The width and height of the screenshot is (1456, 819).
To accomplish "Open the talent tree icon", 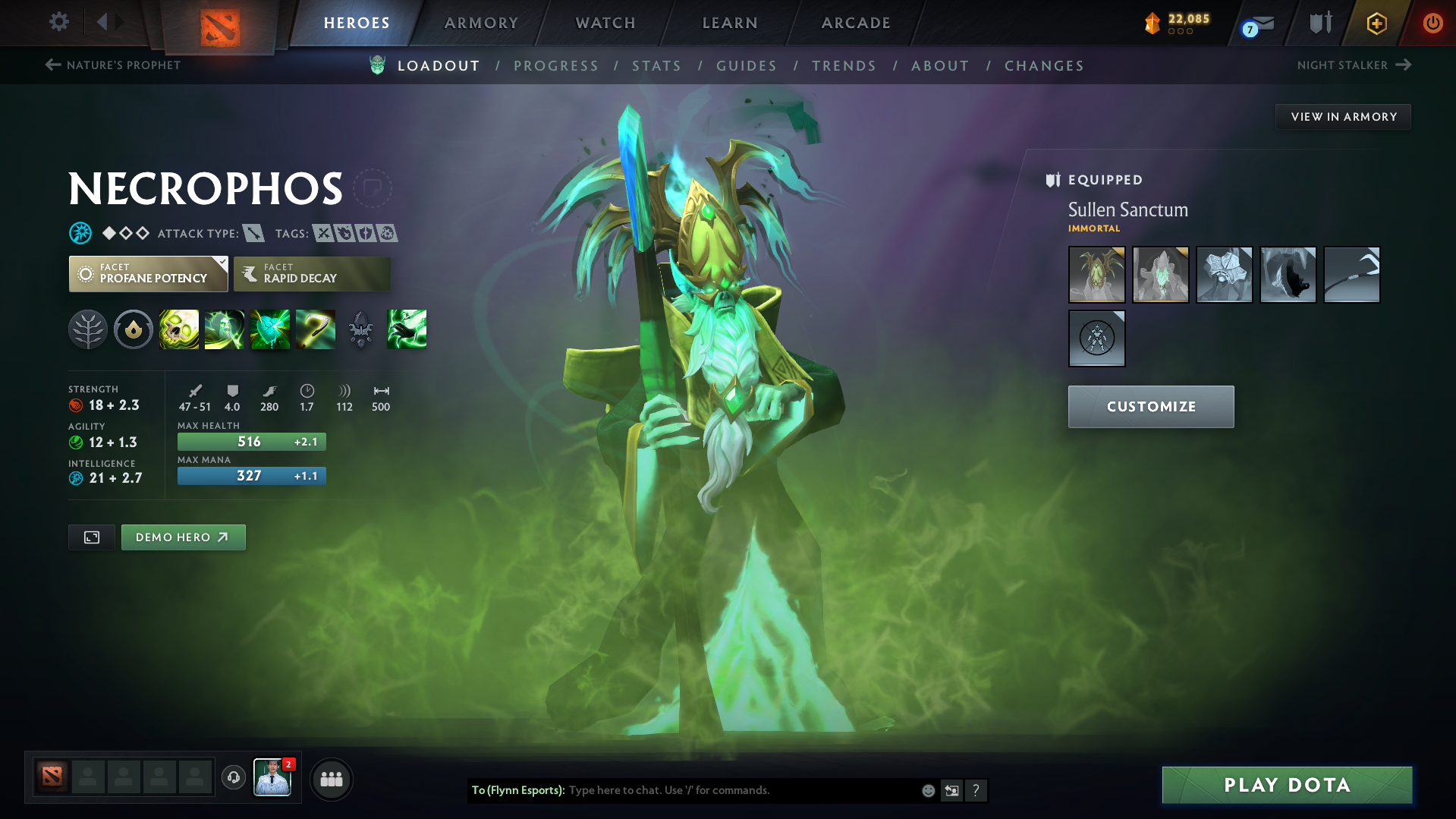I will click(x=88, y=329).
